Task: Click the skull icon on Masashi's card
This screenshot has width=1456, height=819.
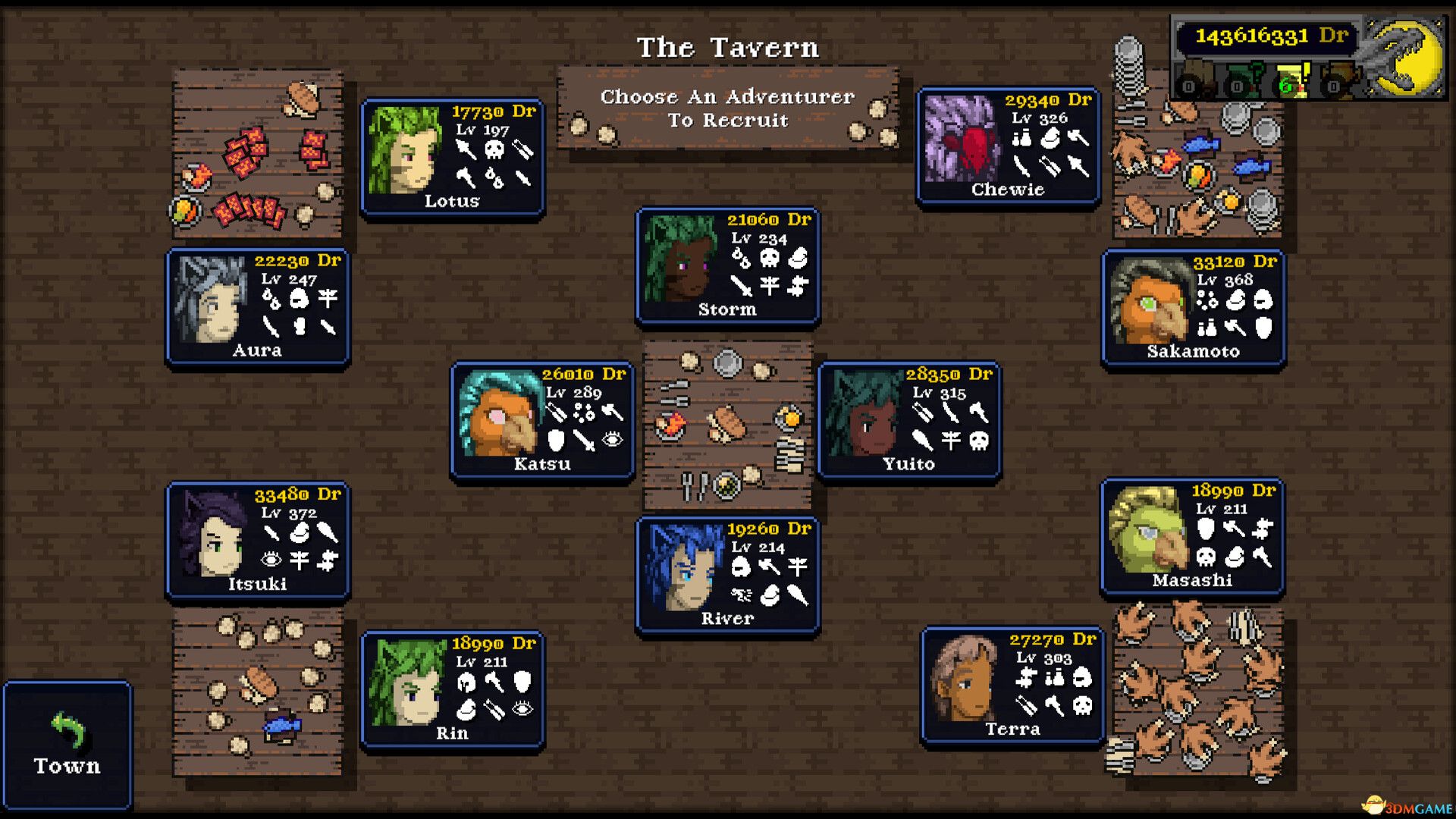Action: point(1206,557)
